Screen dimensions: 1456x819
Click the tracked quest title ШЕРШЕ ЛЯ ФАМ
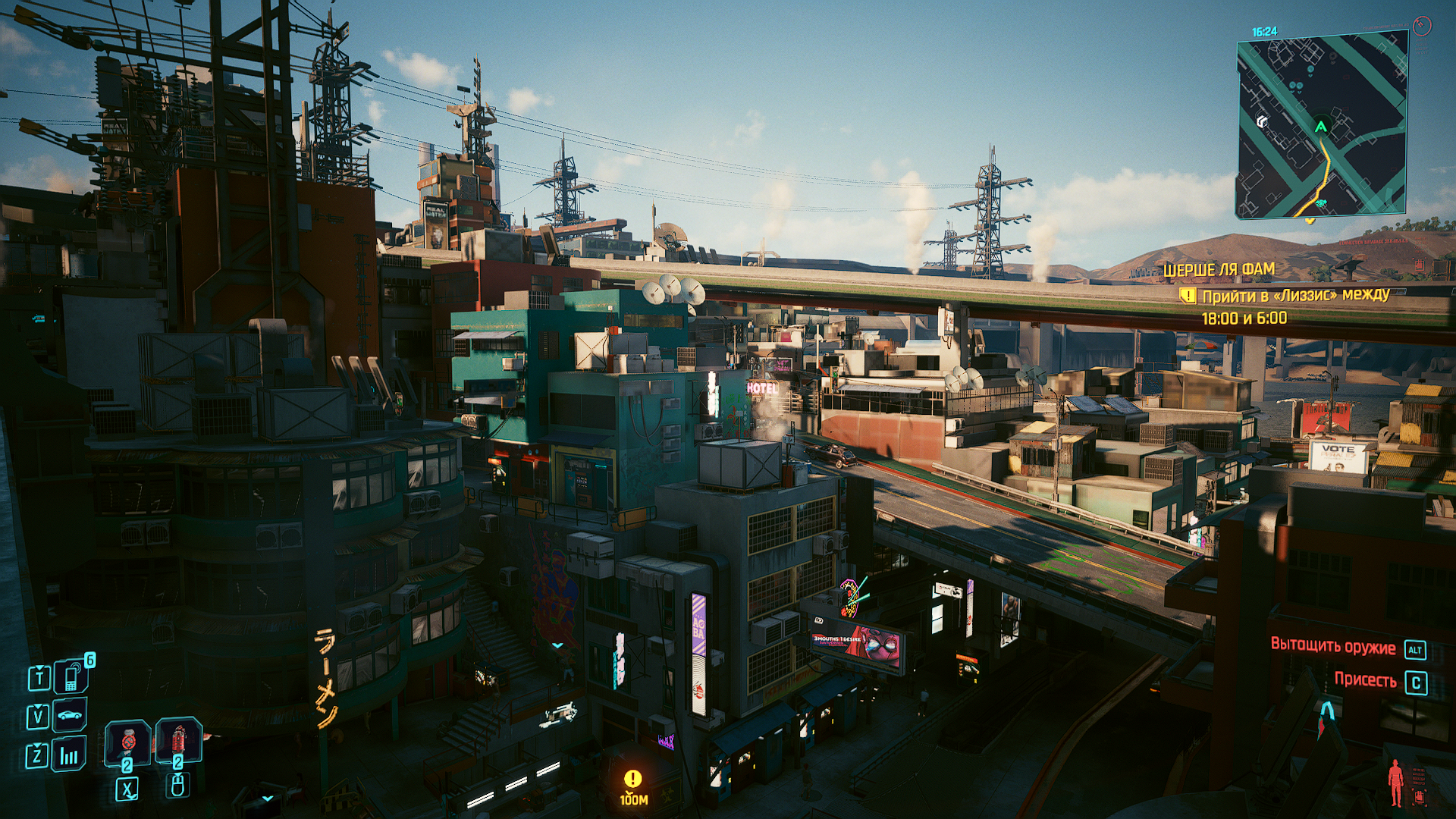click(1219, 269)
